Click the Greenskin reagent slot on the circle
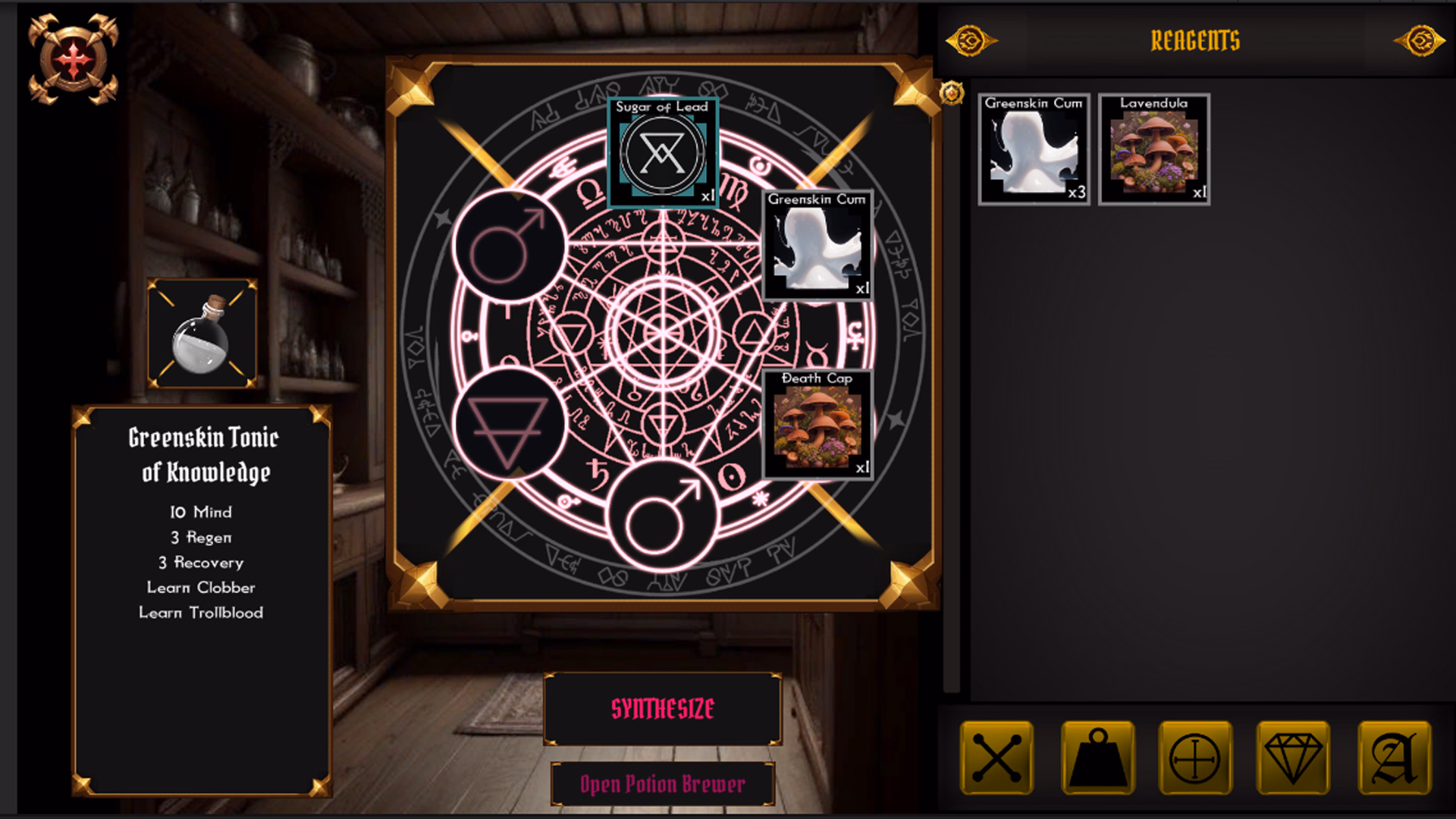 817,245
